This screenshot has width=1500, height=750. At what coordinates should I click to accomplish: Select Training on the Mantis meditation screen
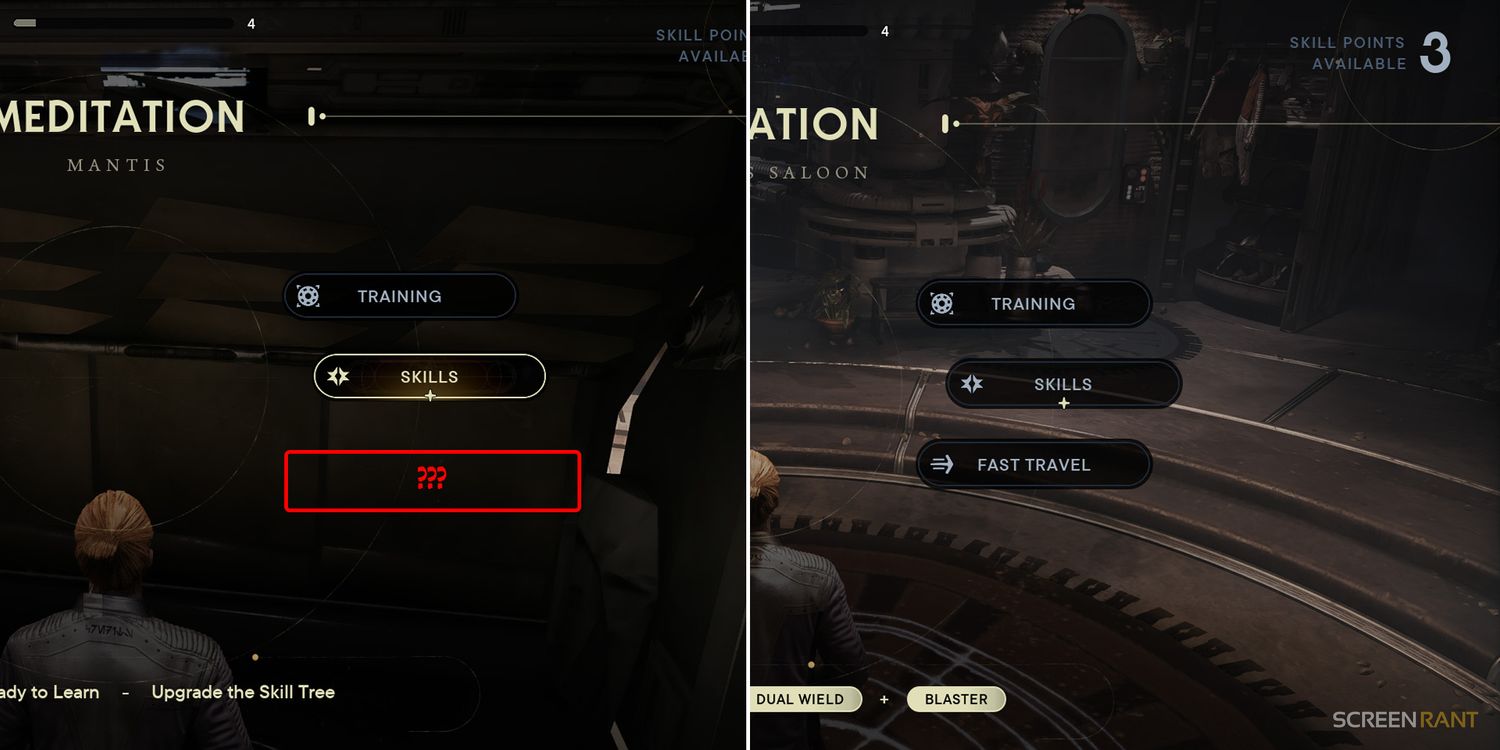click(399, 296)
